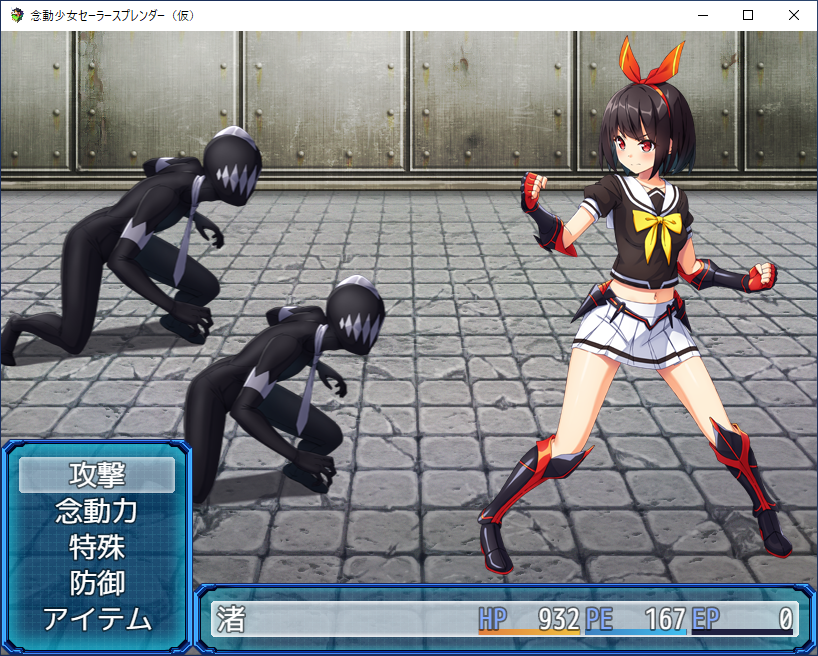Select 渚 in the party status row
818x656 pixels.
pyautogui.click(x=231, y=618)
